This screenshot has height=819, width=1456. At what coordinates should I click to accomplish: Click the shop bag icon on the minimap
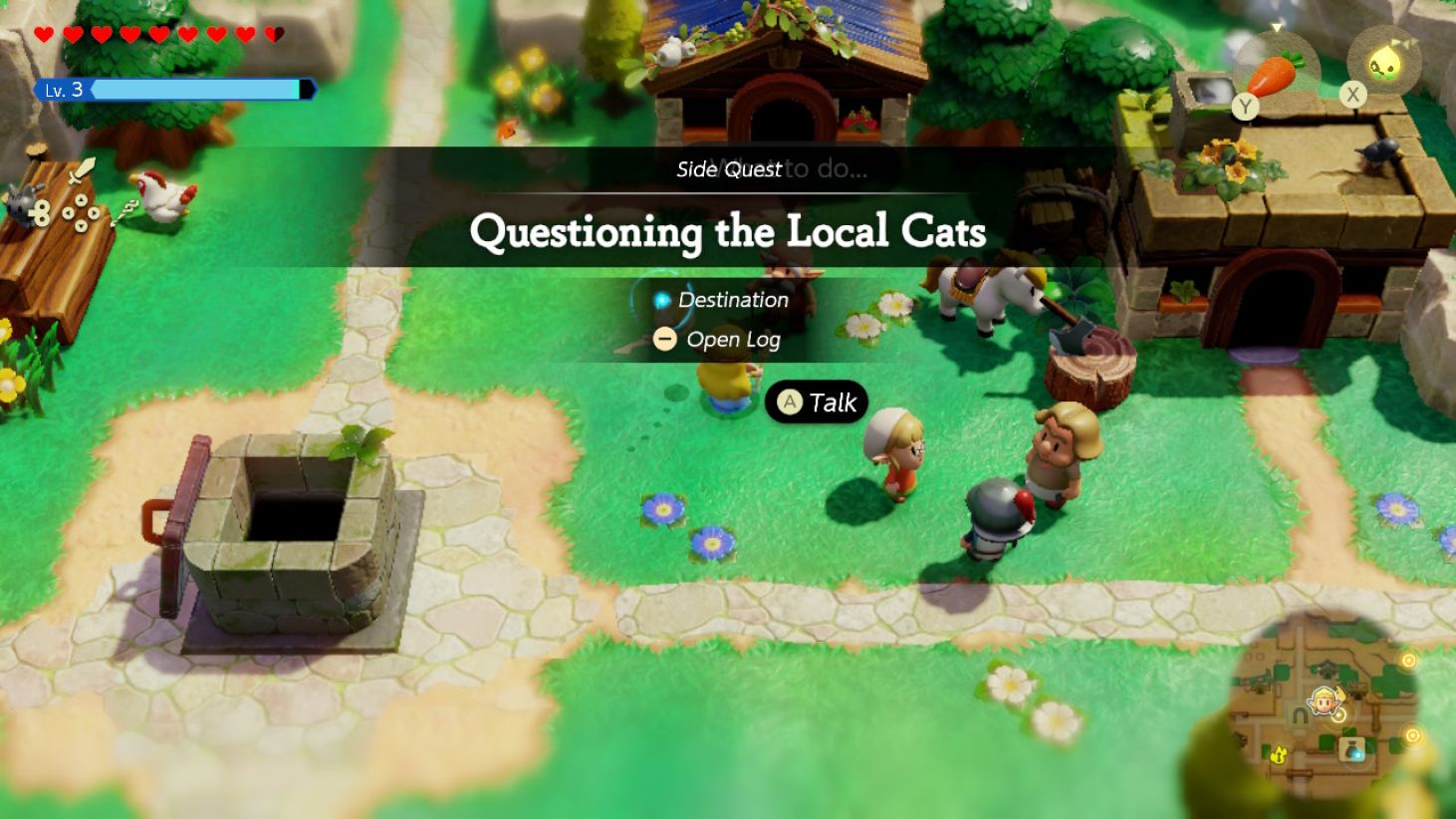[x=1352, y=749]
